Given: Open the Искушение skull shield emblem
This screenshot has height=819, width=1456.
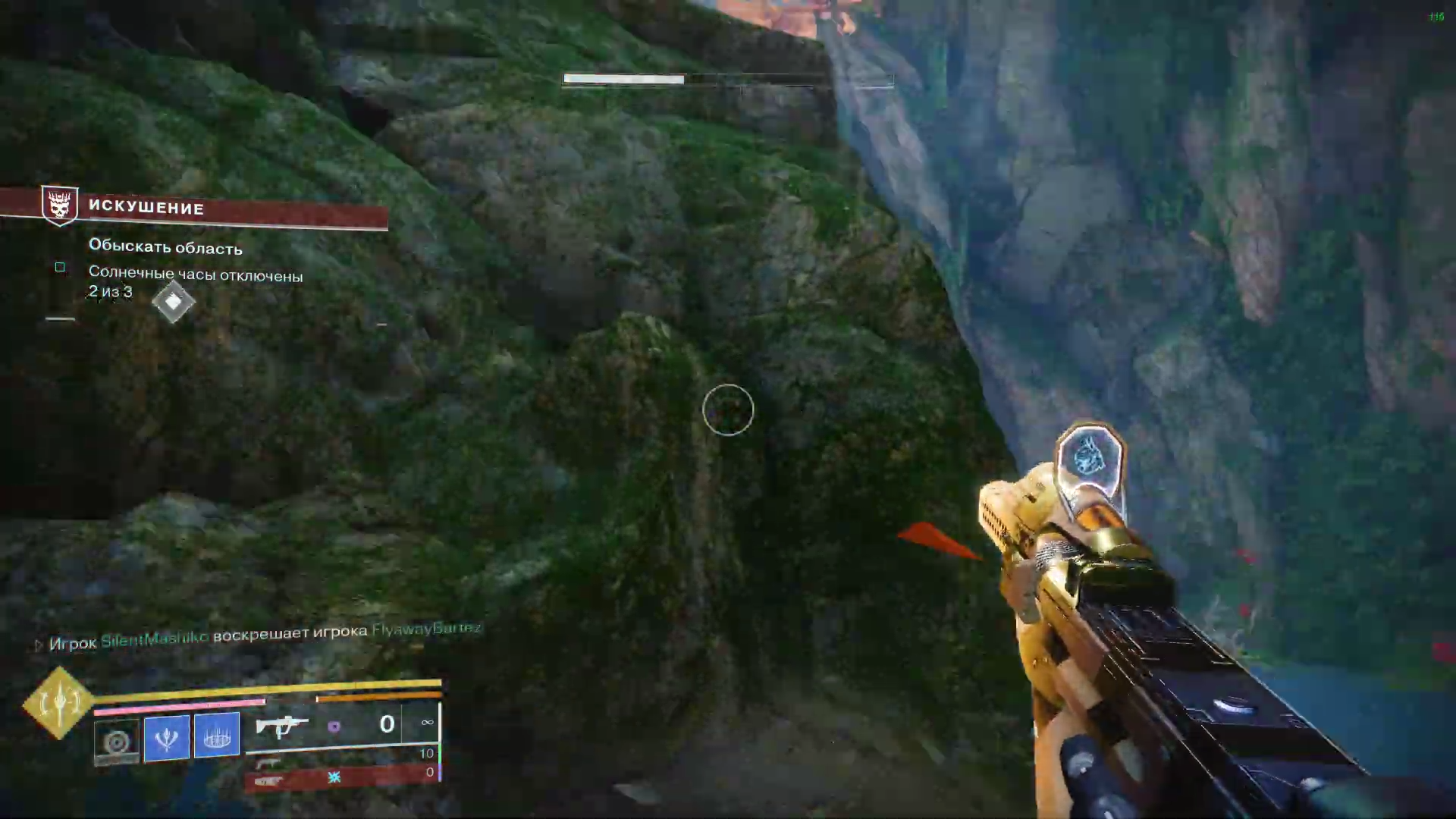Looking at the screenshot, I should tap(60, 205).
